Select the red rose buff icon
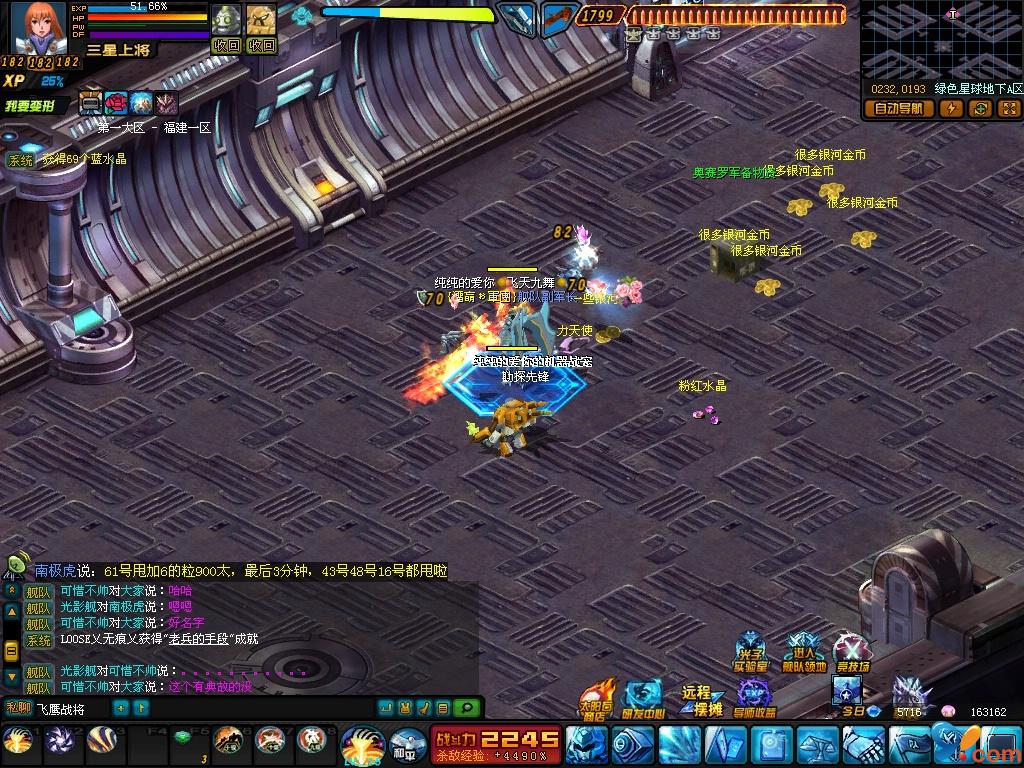1024x768 pixels. (117, 103)
